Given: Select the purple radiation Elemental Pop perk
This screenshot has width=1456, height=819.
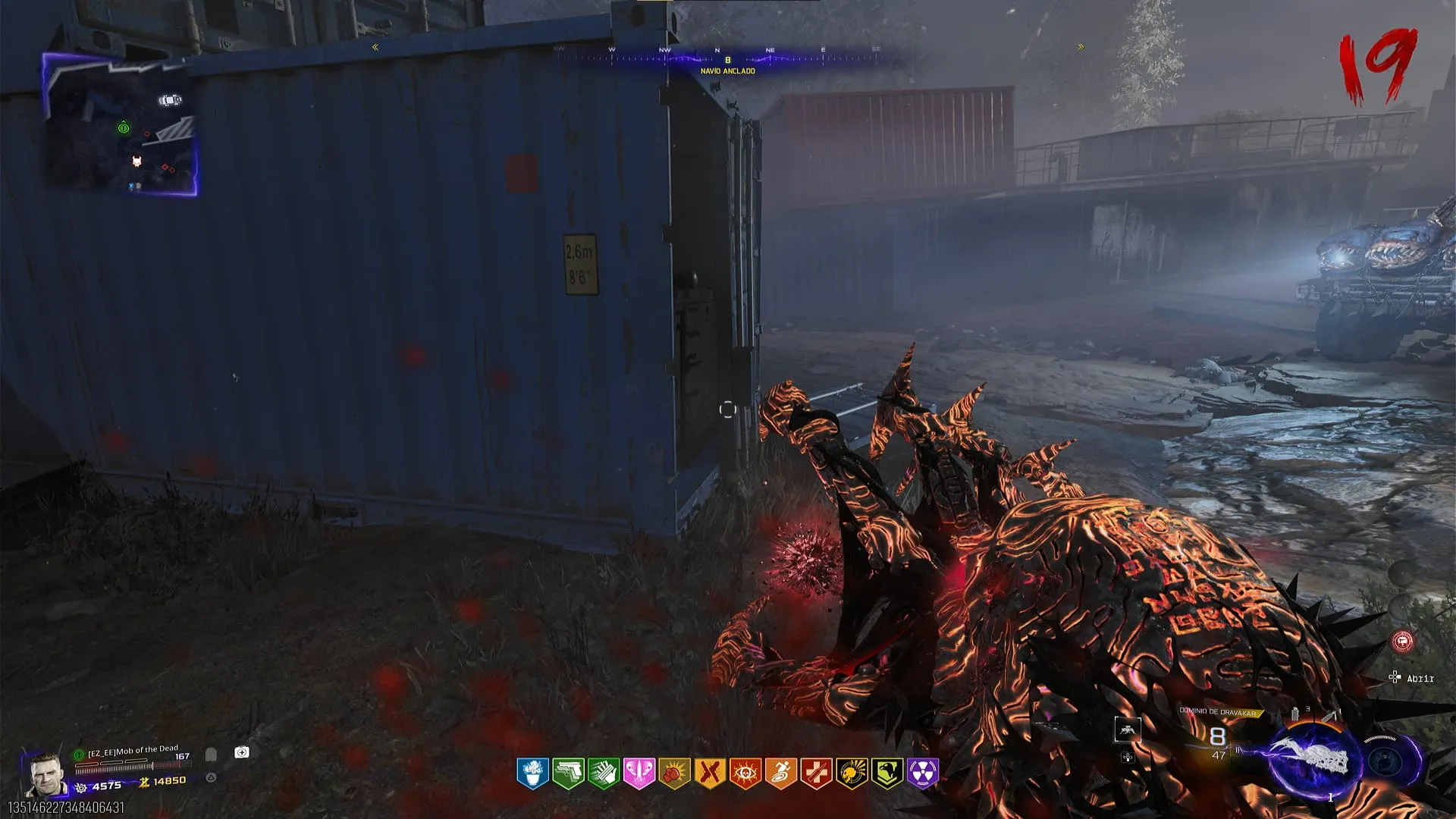Looking at the screenshot, I should pyautogui.click(x=923, y=773).
